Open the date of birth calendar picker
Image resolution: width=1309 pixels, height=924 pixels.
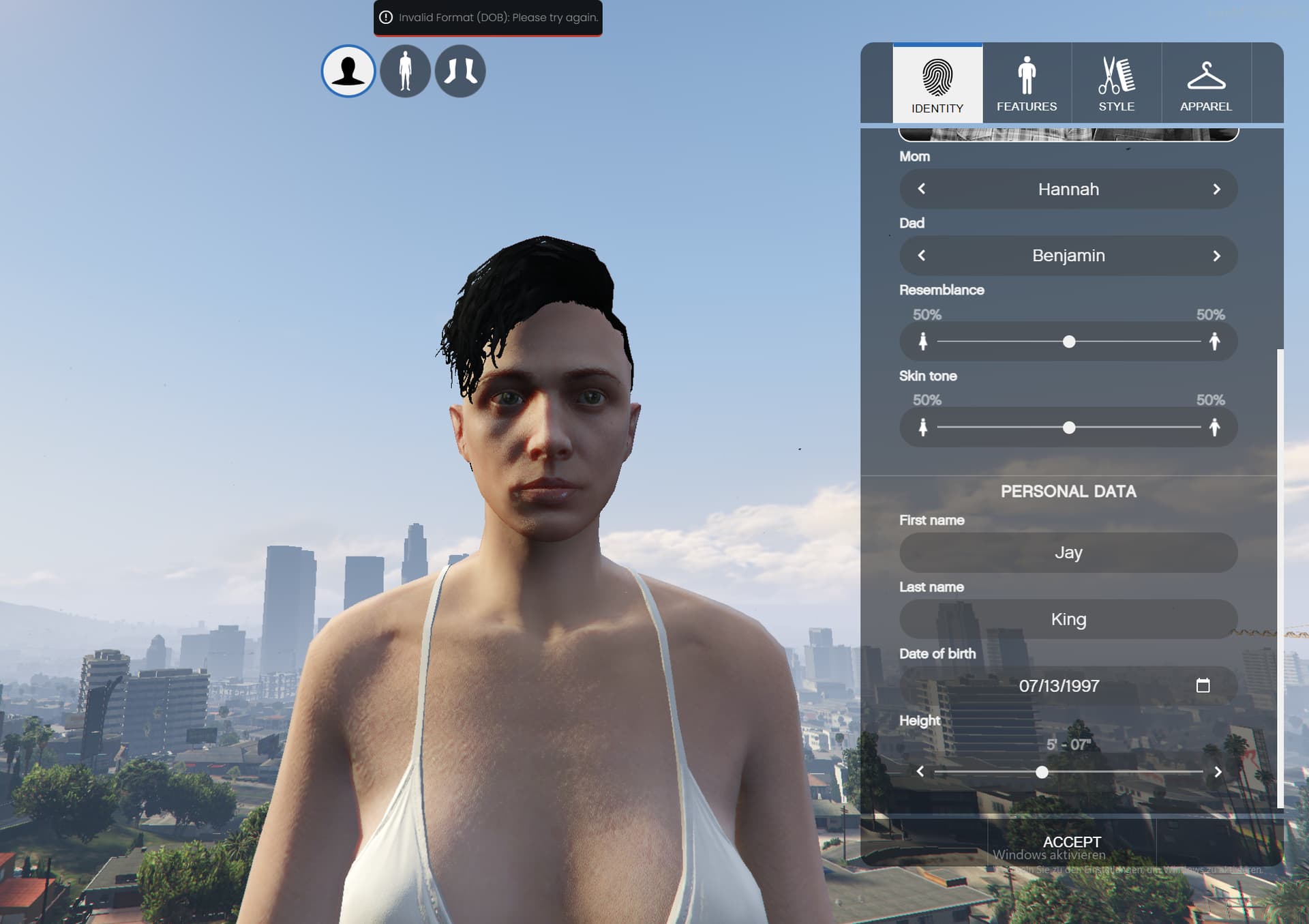coord(1203,685)
